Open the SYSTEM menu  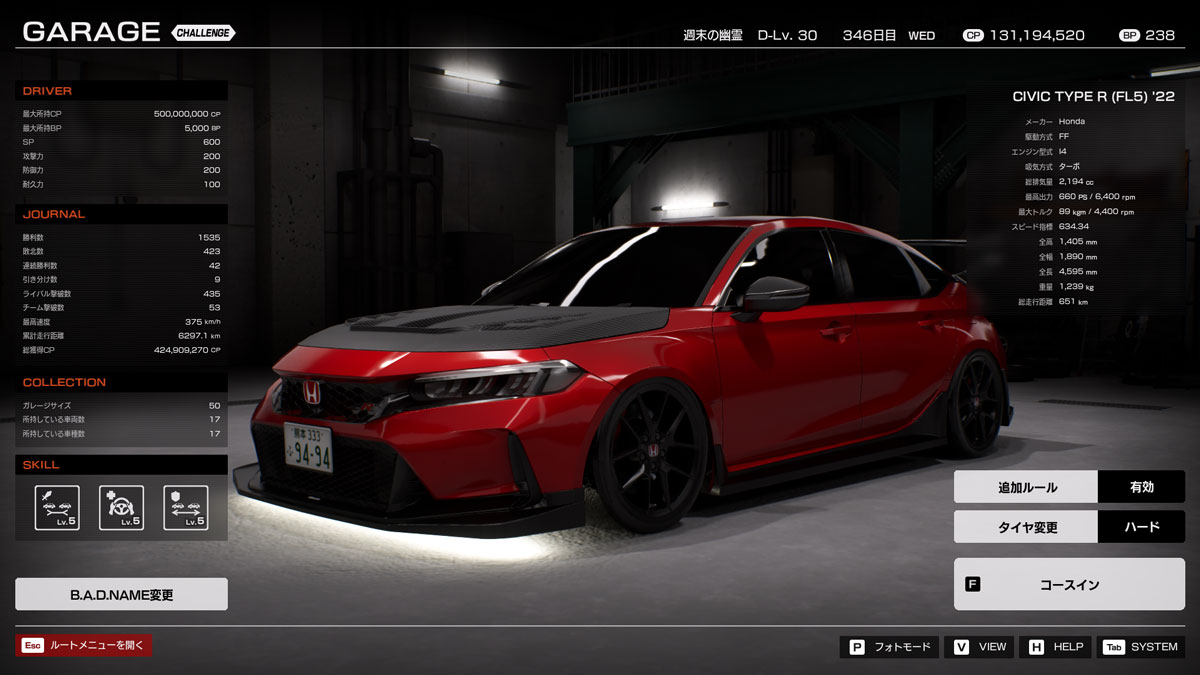click(1140, 647)
